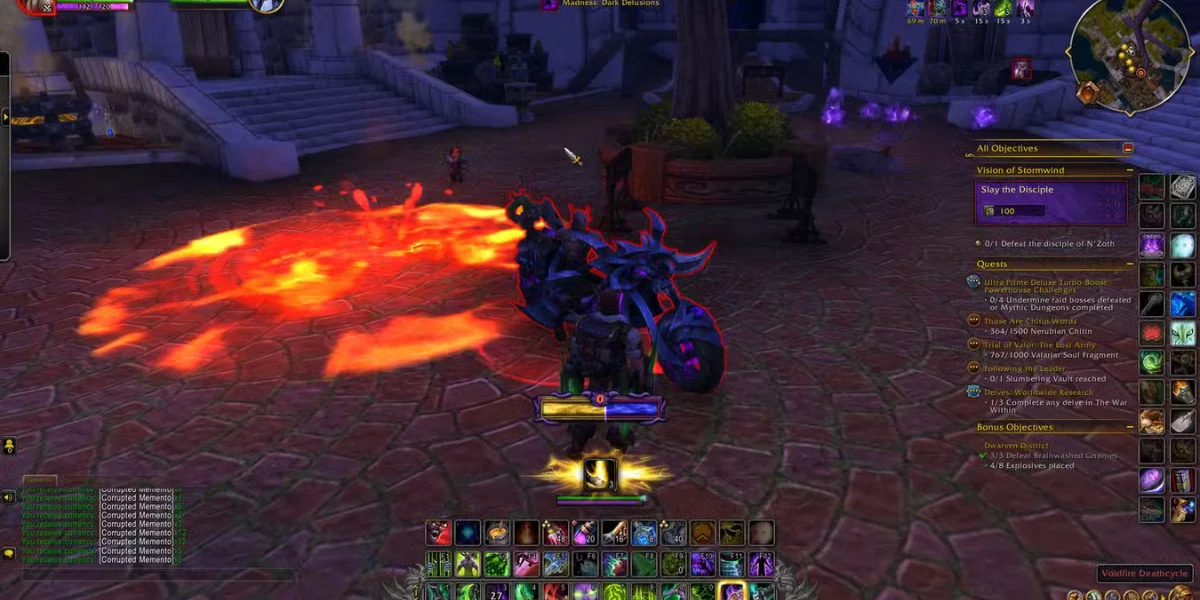Image resolution: width=1200 pixels, height=600 pixels.
Task: Use the red potion stack of 48
Action: (556, 534)
